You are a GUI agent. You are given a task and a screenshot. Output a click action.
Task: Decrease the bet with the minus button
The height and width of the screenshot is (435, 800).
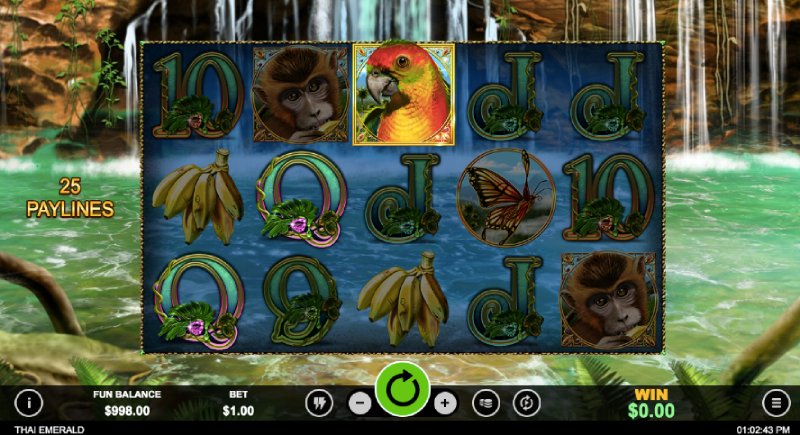tap(361, 403)
